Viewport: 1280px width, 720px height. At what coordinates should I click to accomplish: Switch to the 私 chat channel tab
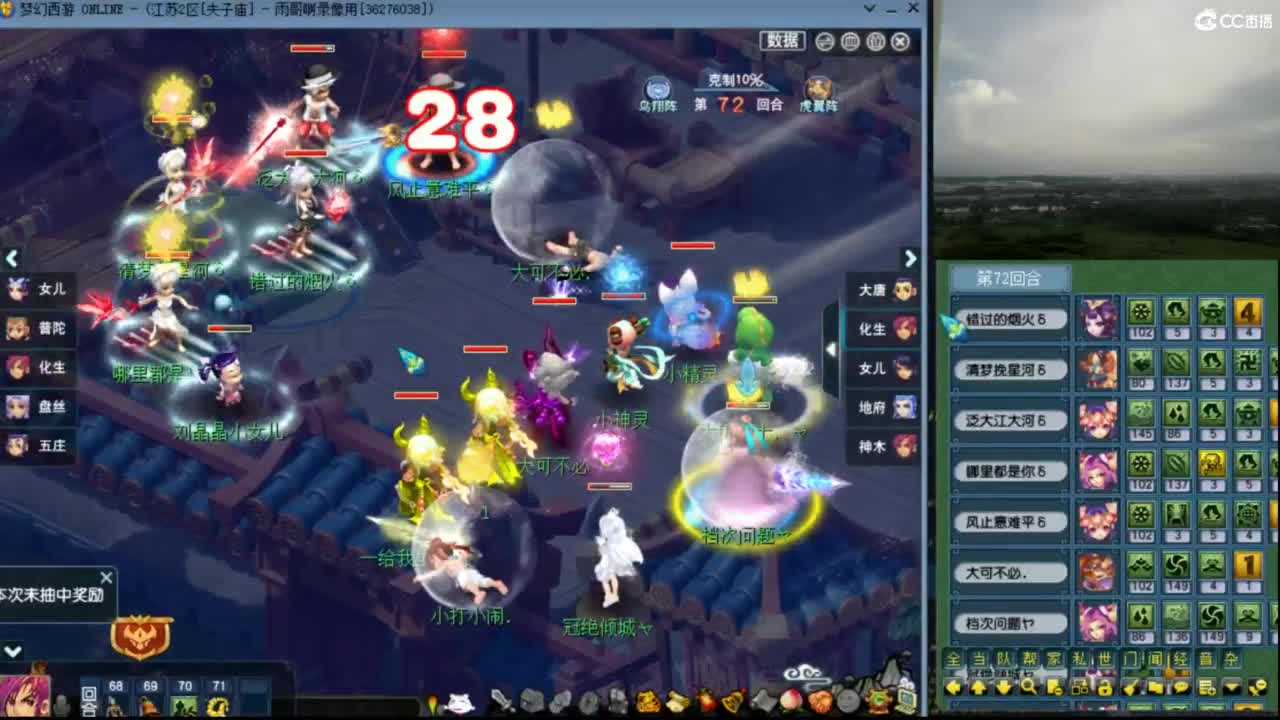(1079, 661)
